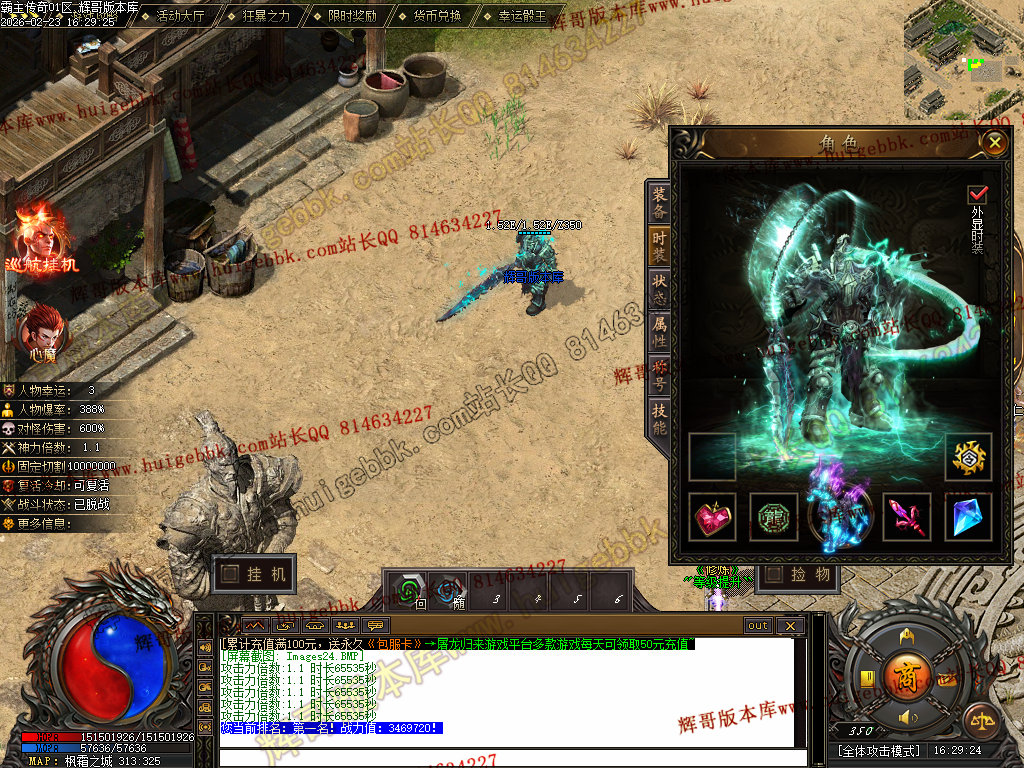Screen dimensions: 1024x768
Task: Toggle the 挂机 auto-battle checkbox
Action: point(231,574)
